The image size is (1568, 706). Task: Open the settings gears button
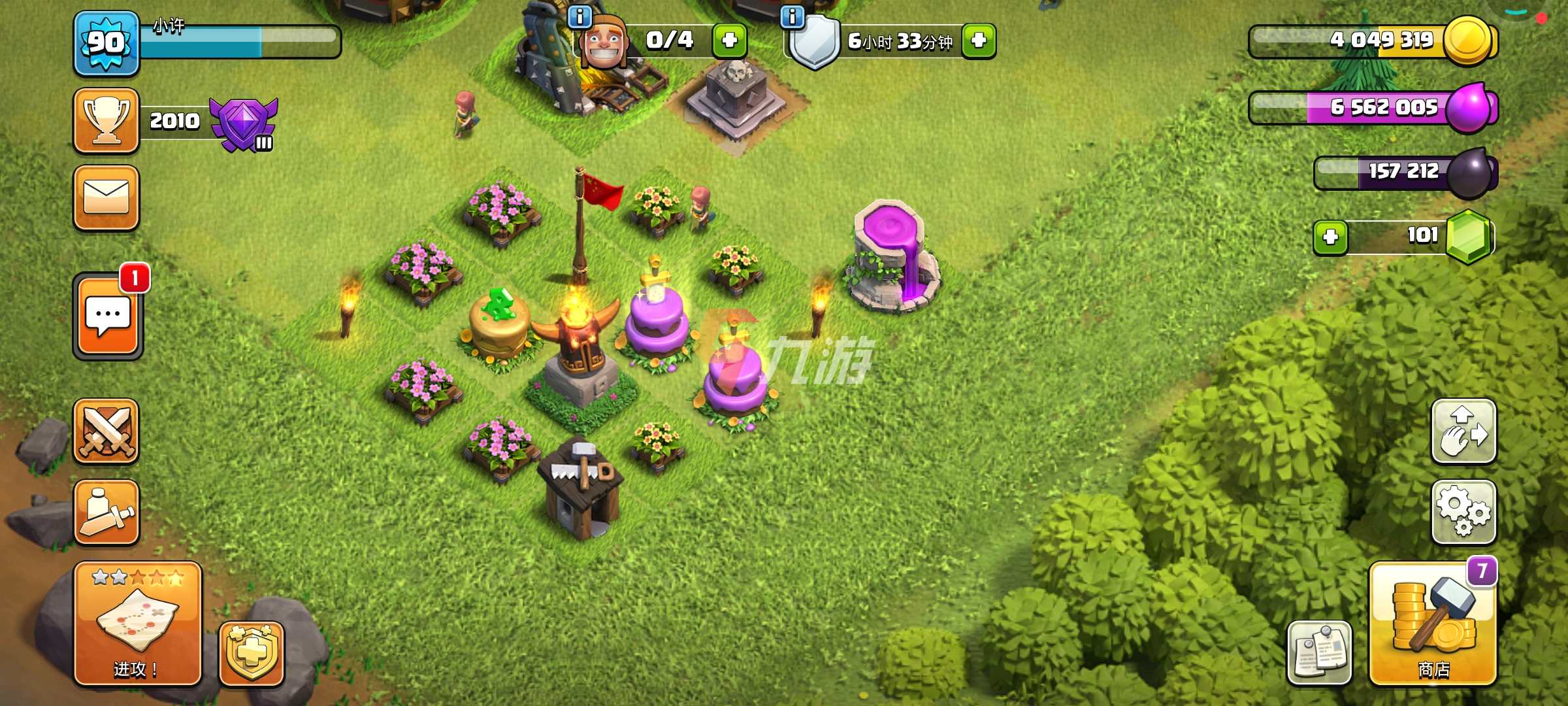(x=1463, y=513)
